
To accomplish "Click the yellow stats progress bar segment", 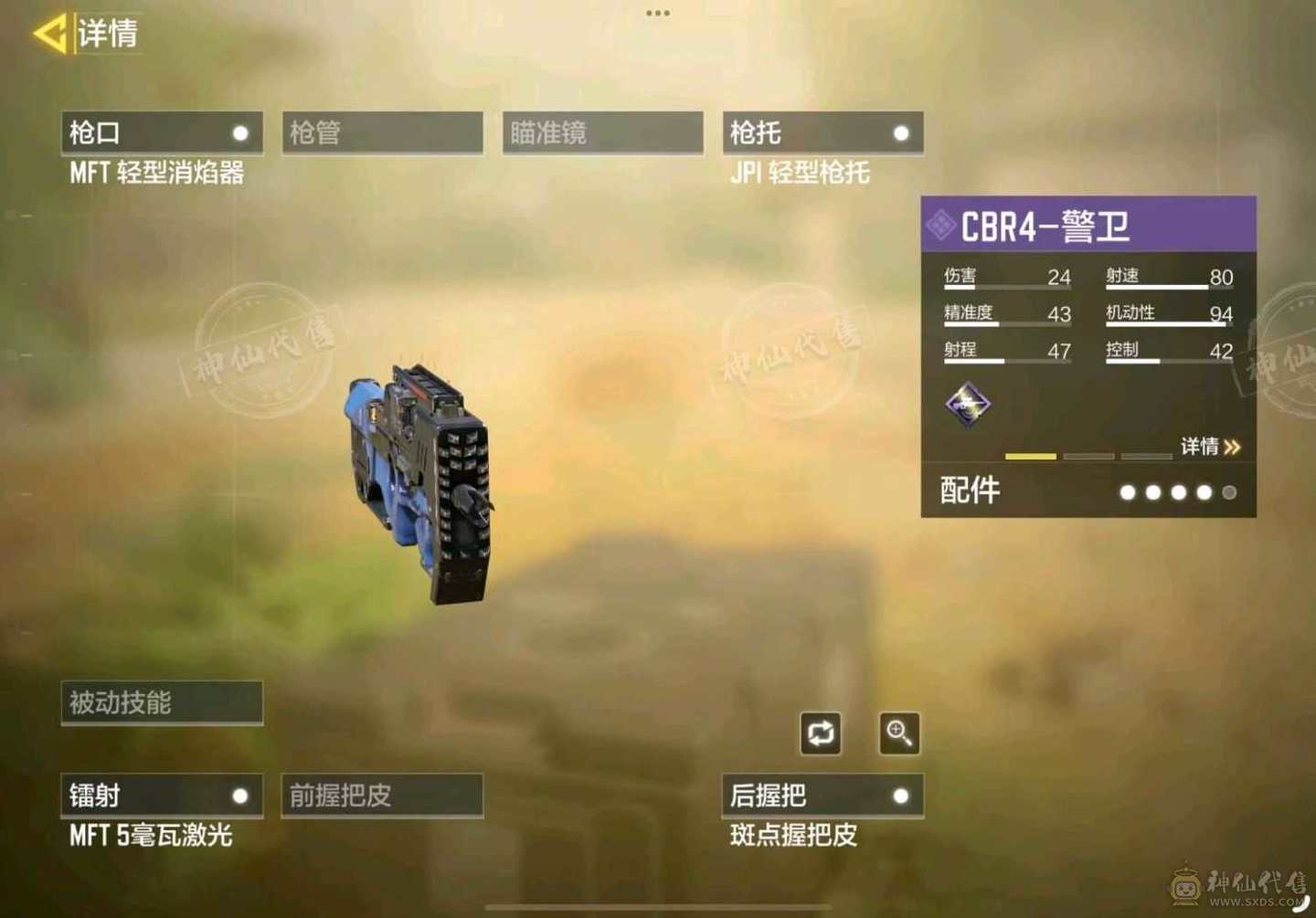I will pos(1030,456).
